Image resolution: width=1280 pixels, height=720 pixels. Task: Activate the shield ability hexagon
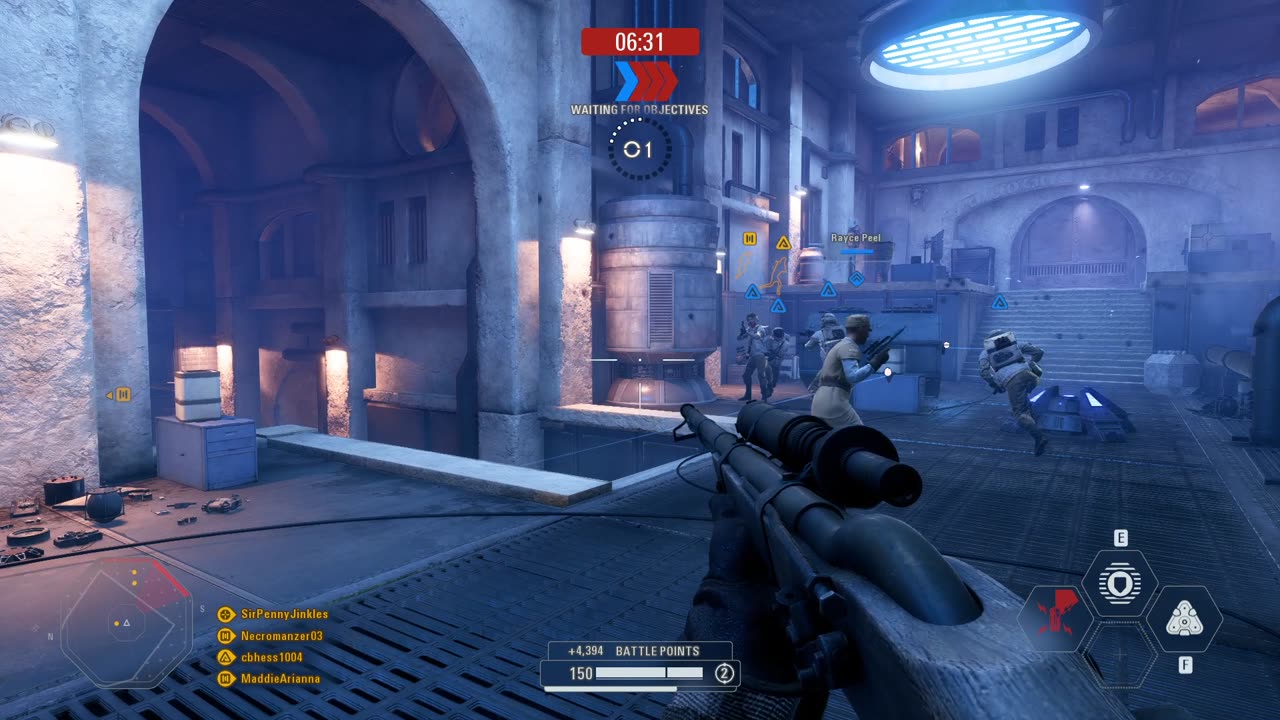[1119, 583]
